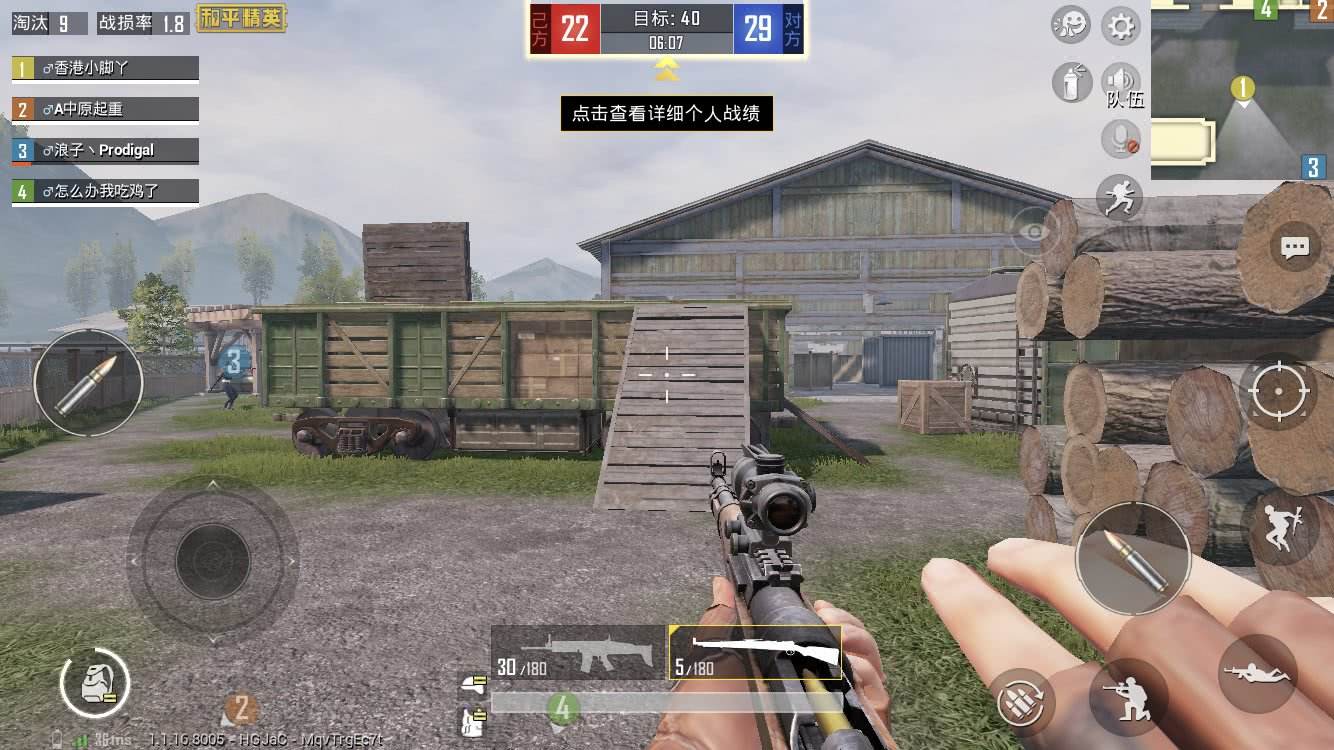Open the chat message panel
This screenshot has width=1334, height=750.
click(1294, 245)
